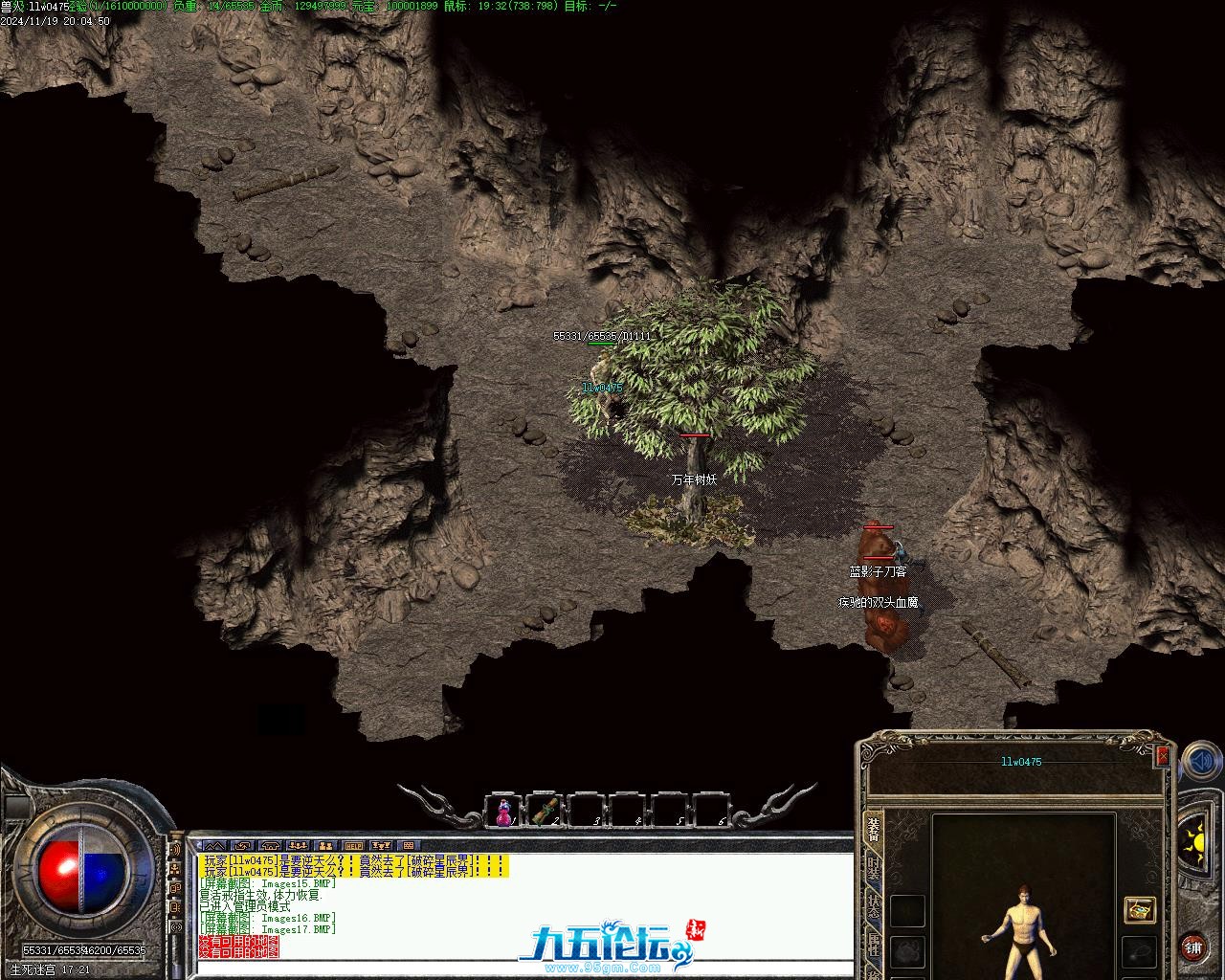Toggle the blue speaker sound button
This screenshot has height=980, width=1225.
(x=1200, y=763)
